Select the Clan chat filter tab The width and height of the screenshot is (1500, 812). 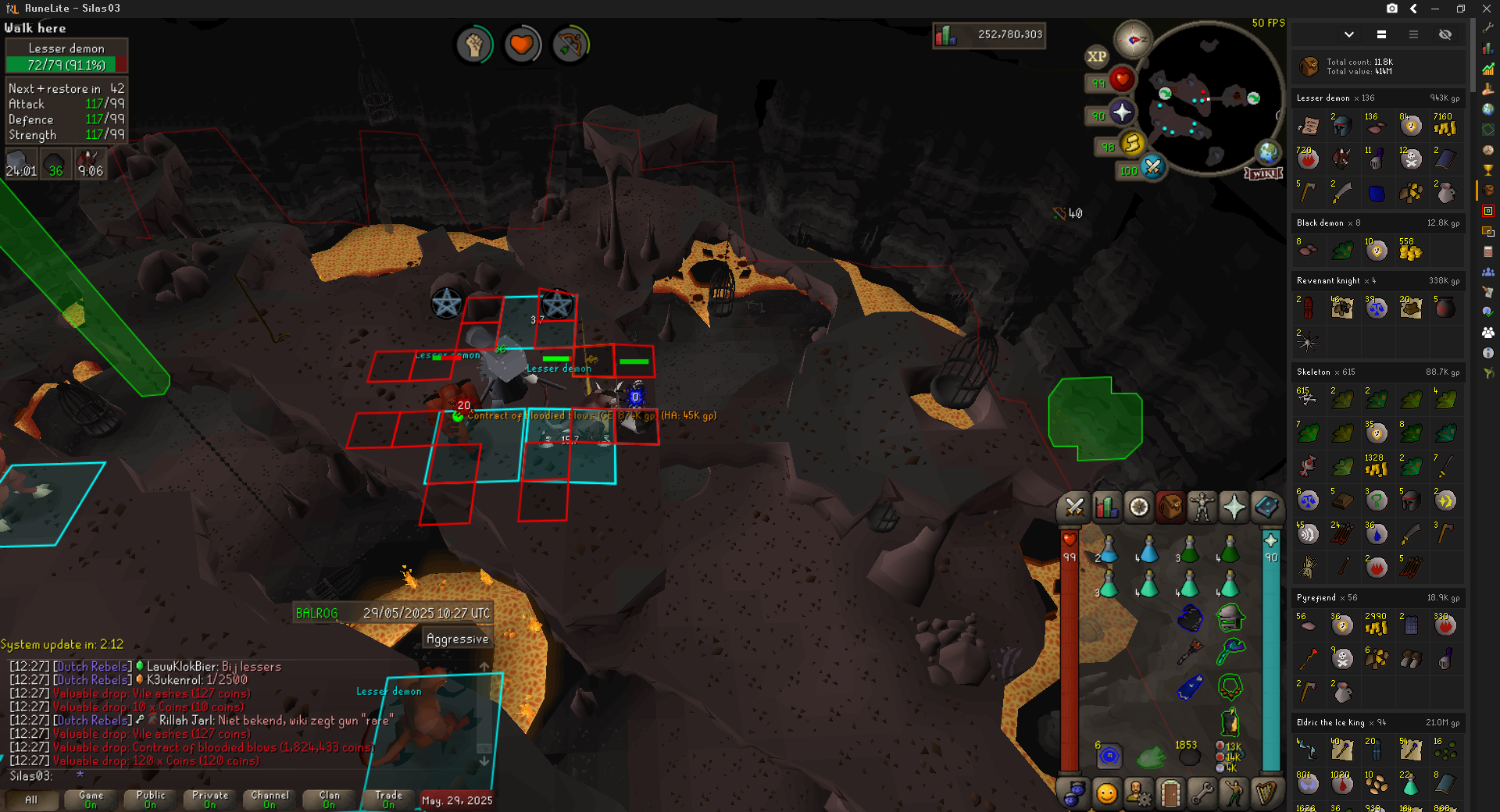329,800
